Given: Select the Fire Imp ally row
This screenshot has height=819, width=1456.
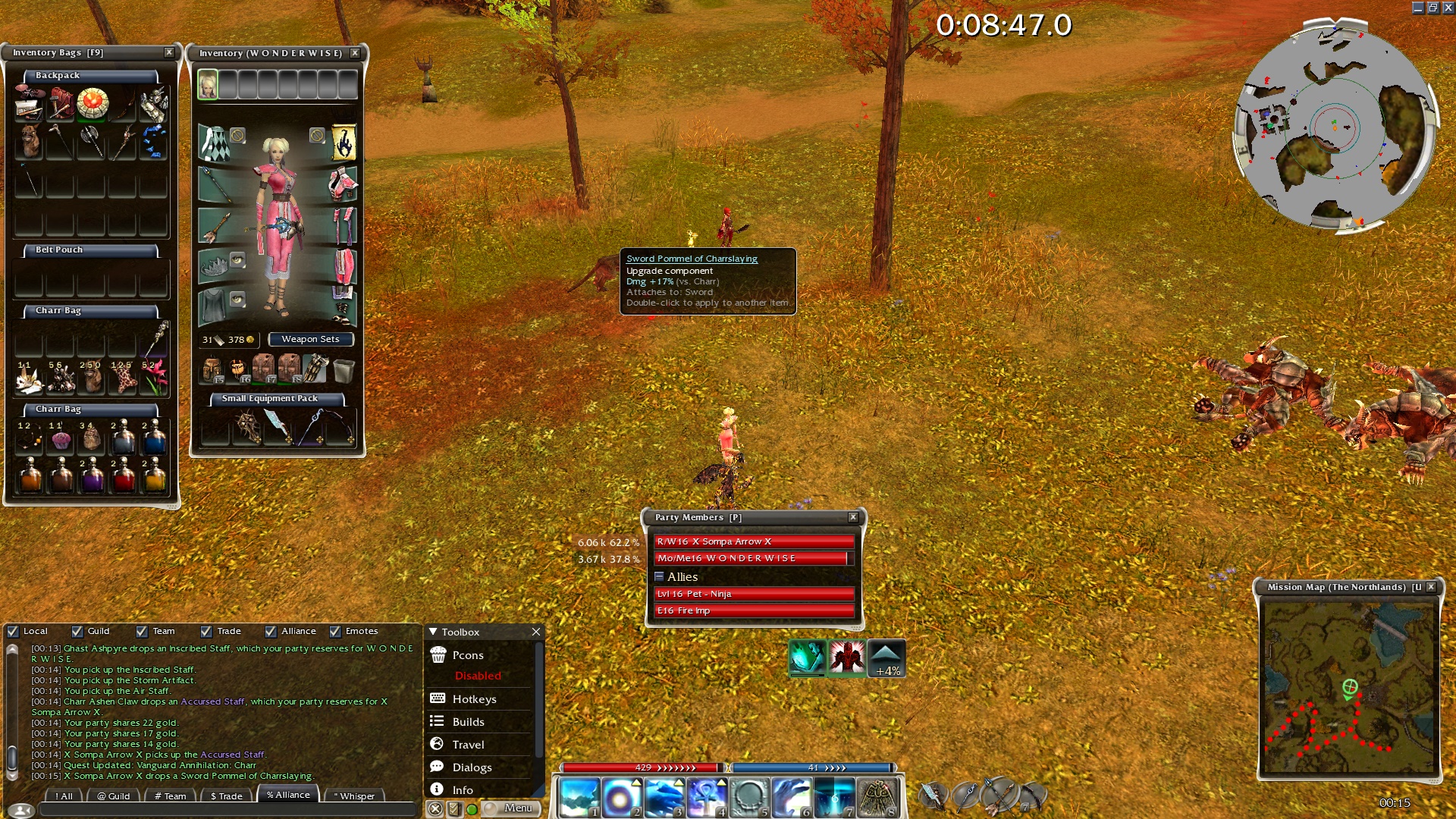Looking at the screenshot, I should [754, 610].
